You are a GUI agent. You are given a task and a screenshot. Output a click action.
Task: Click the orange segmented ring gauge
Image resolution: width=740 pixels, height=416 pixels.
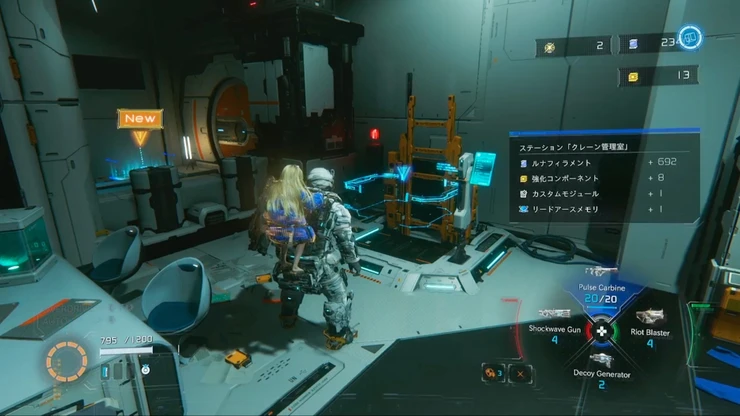point(67,361)
